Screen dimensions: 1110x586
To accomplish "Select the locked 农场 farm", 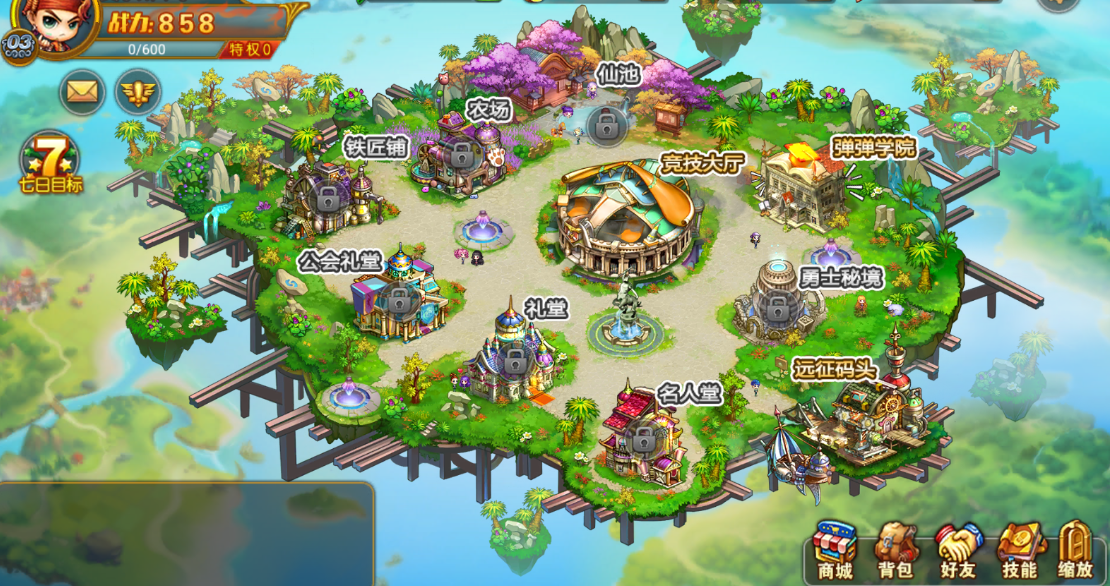I will [x=461, y=154].
